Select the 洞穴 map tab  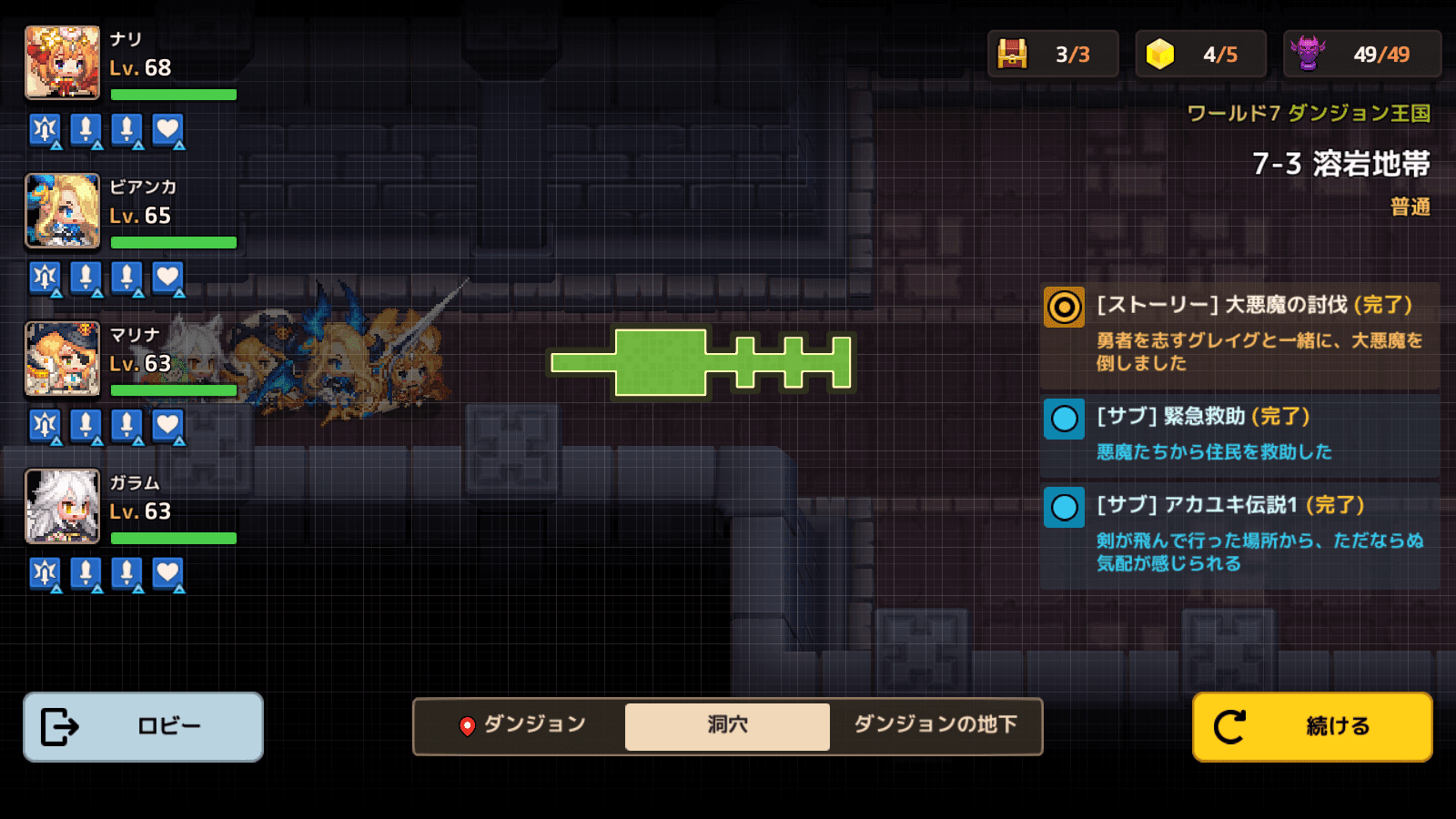727,725
